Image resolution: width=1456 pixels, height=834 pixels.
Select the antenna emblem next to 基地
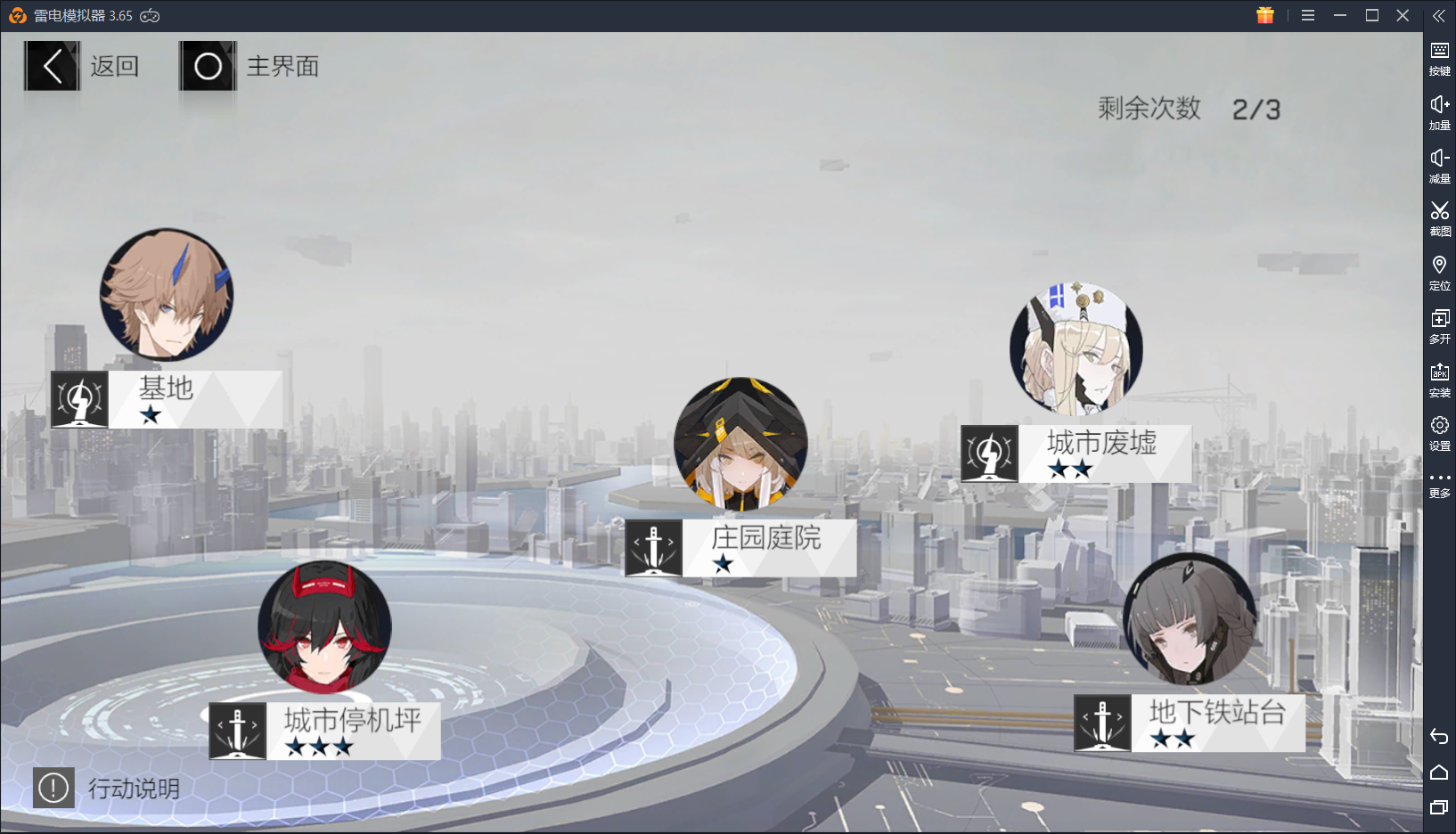[x=78, y=399]
